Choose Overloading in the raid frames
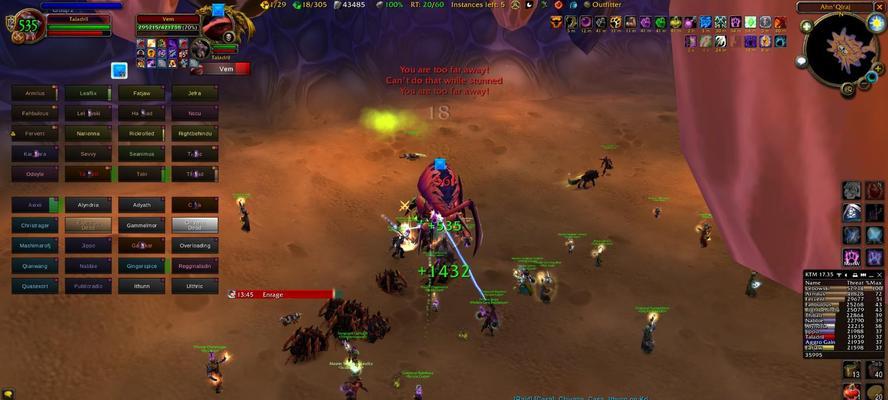 click(x=195, y=245)
